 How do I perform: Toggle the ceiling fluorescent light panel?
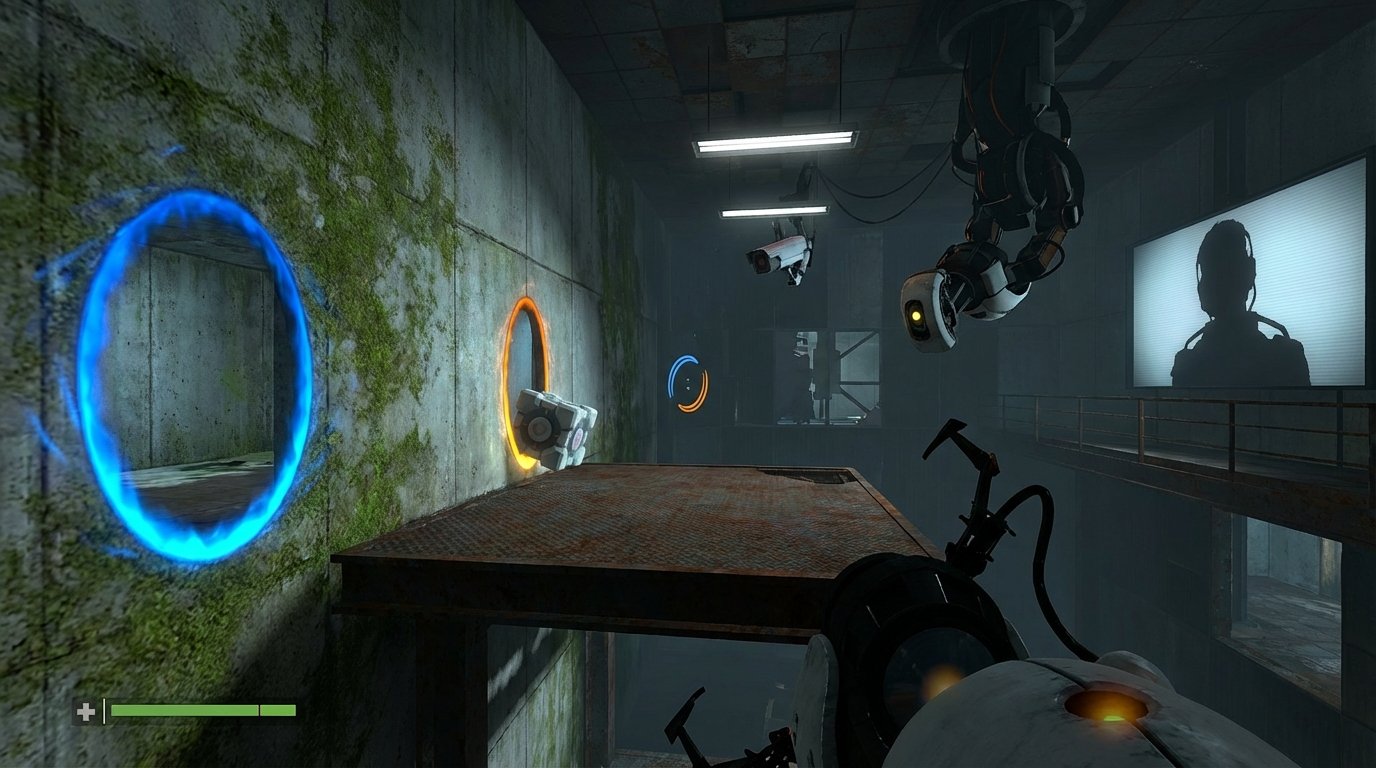click(x=775, y=138)
